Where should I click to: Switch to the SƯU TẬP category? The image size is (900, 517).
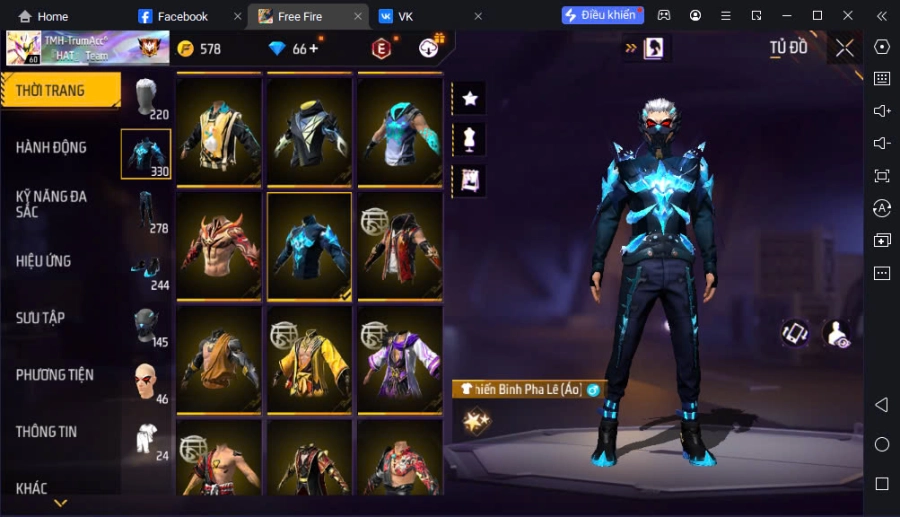coord(42,318)
